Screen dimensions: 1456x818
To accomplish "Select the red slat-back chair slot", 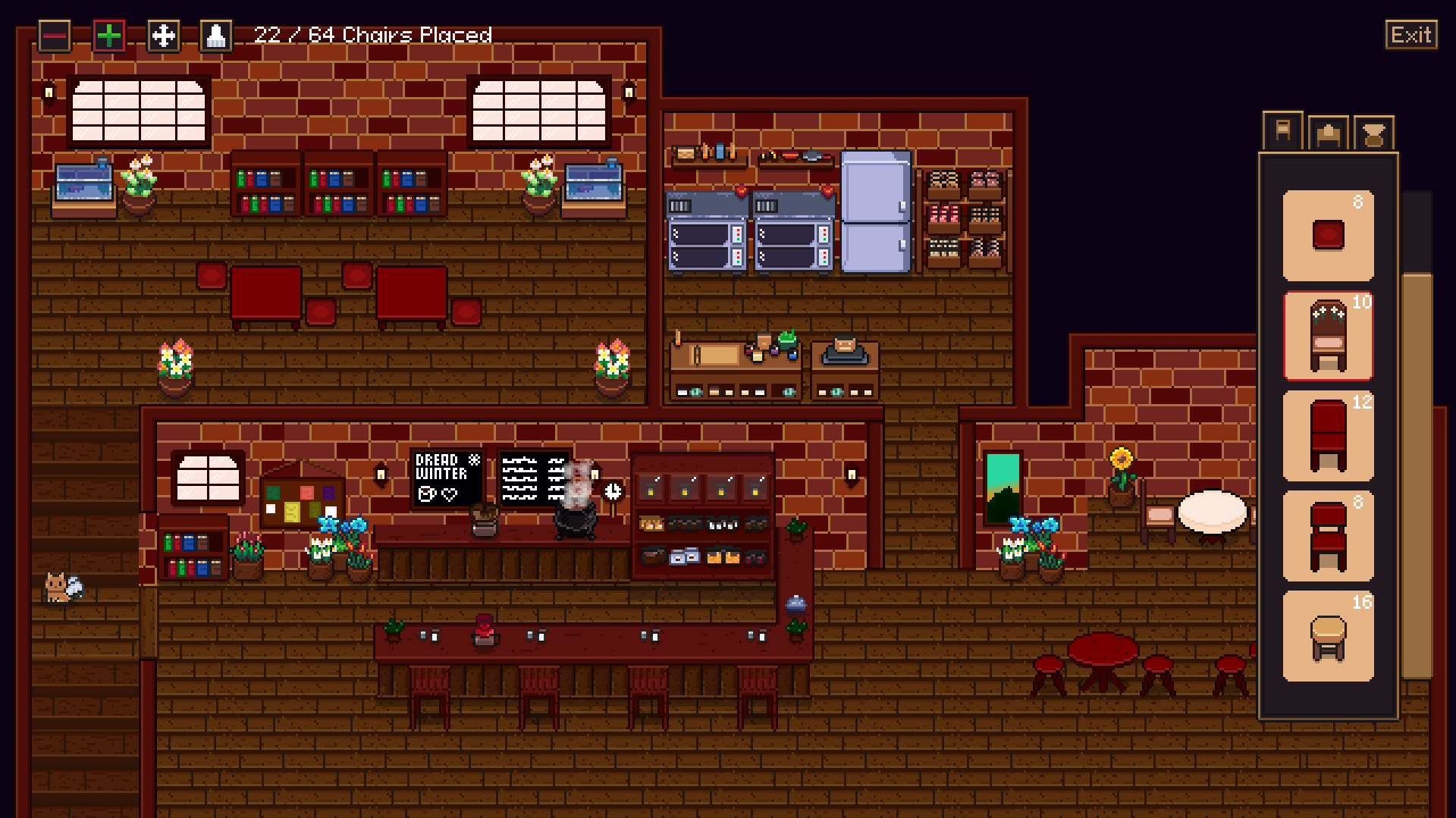I will click(x=1328, y=536).
